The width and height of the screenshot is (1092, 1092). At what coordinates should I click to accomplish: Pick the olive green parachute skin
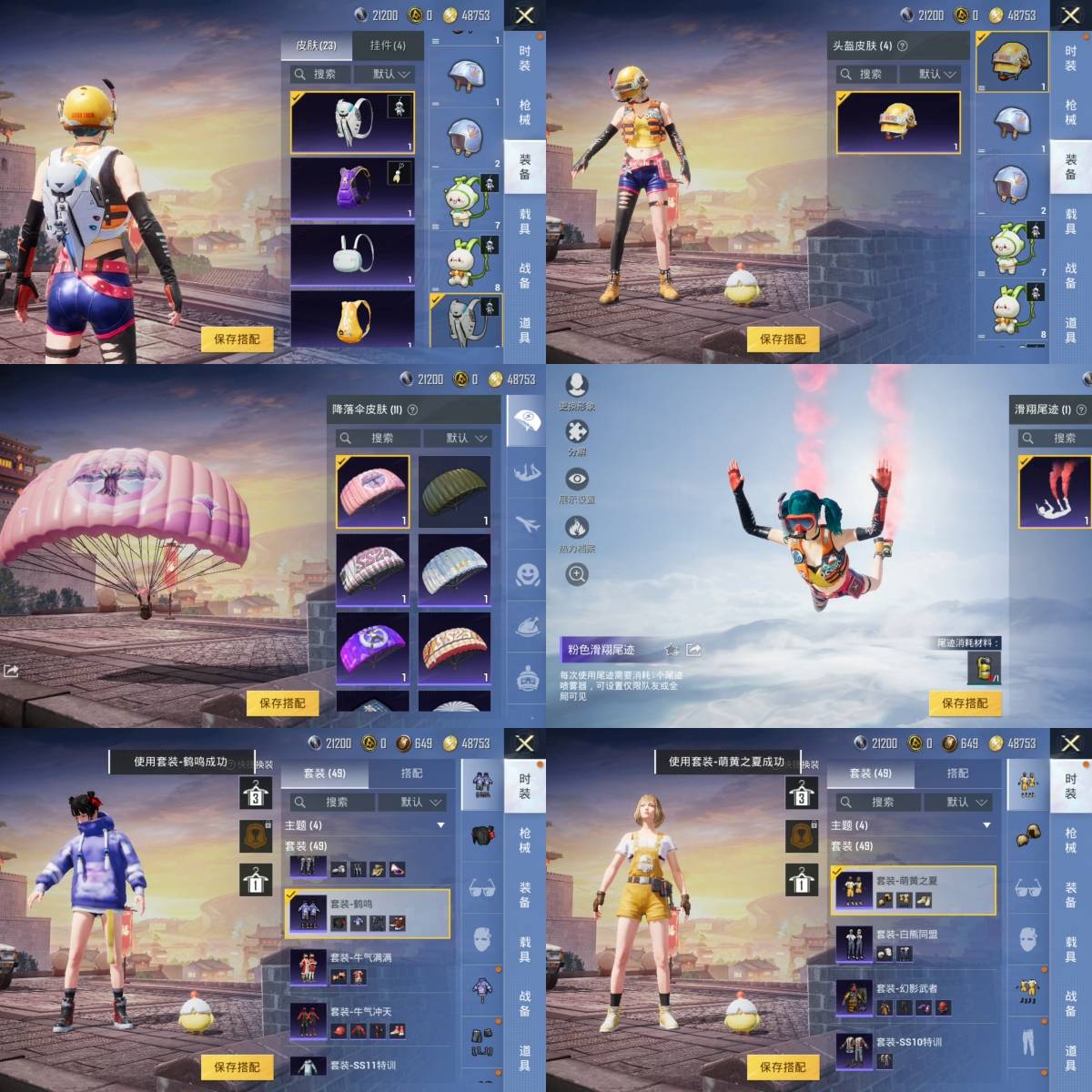(x=454, y=491)
